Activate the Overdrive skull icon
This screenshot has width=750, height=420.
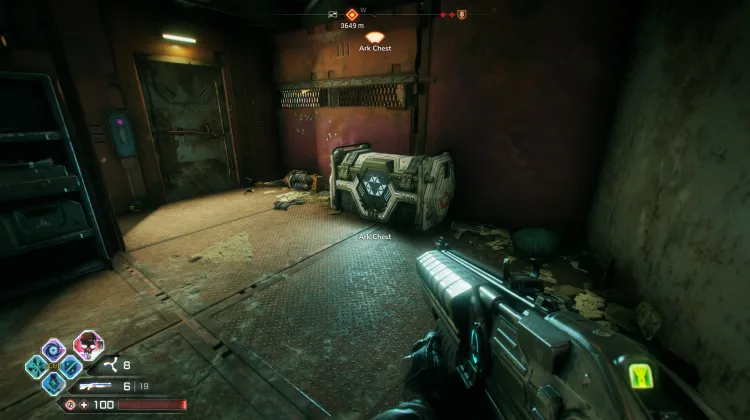coord(88,346)
